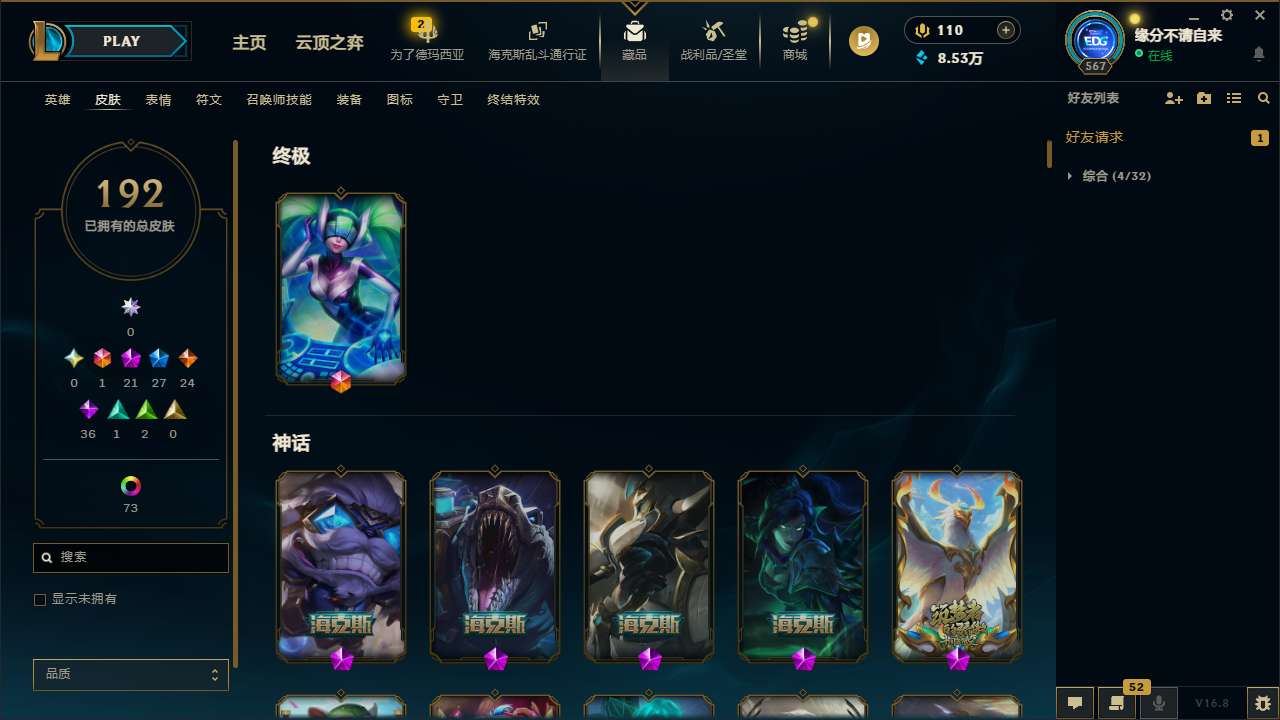Screen dimensions: 1280x720
Task: Switch to the 英雄 tab
Action: 57,99
